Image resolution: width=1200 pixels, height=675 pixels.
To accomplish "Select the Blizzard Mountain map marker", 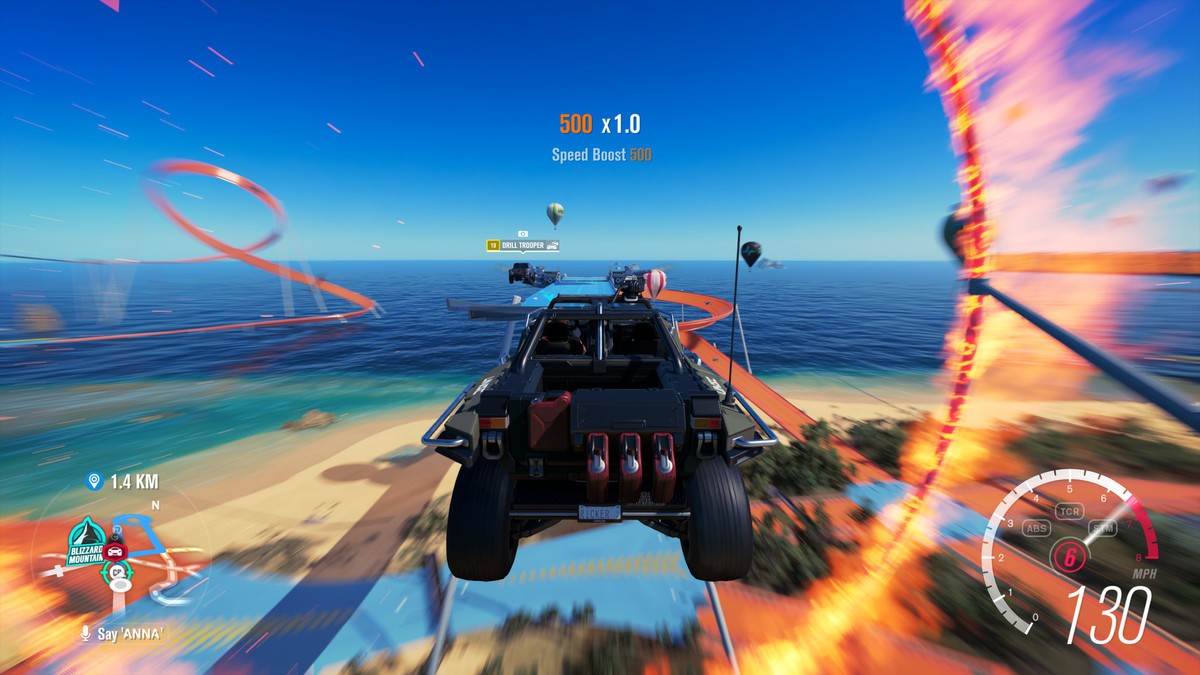I will 86,541.
